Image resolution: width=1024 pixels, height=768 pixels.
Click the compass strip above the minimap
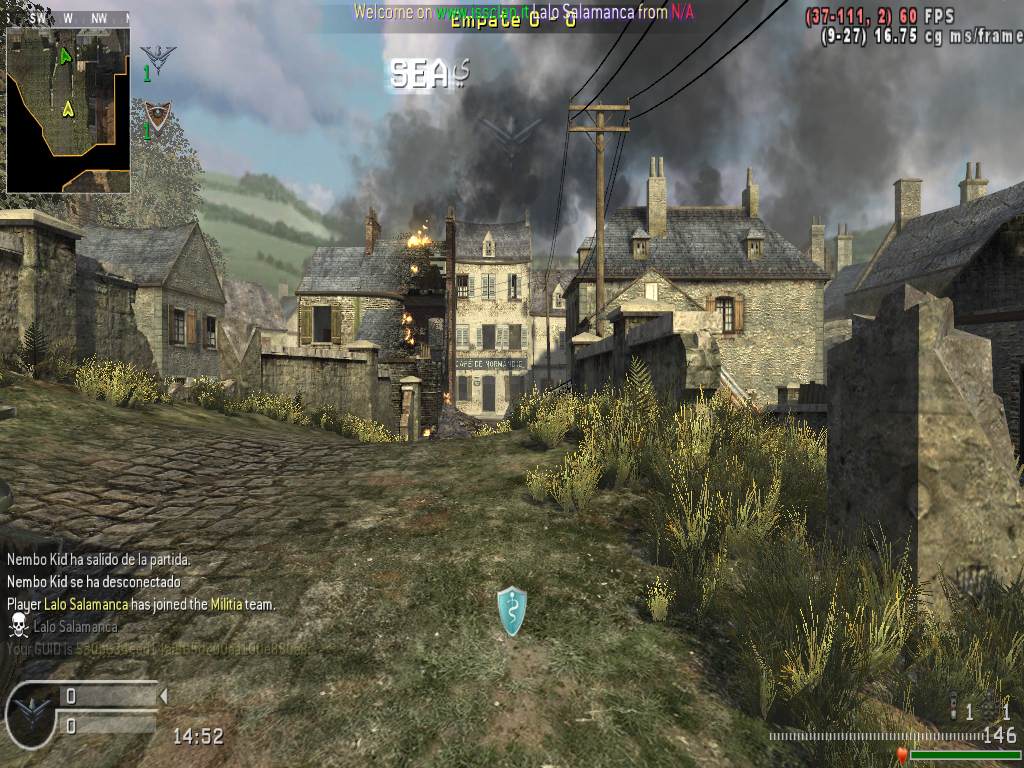coord(68,18)
